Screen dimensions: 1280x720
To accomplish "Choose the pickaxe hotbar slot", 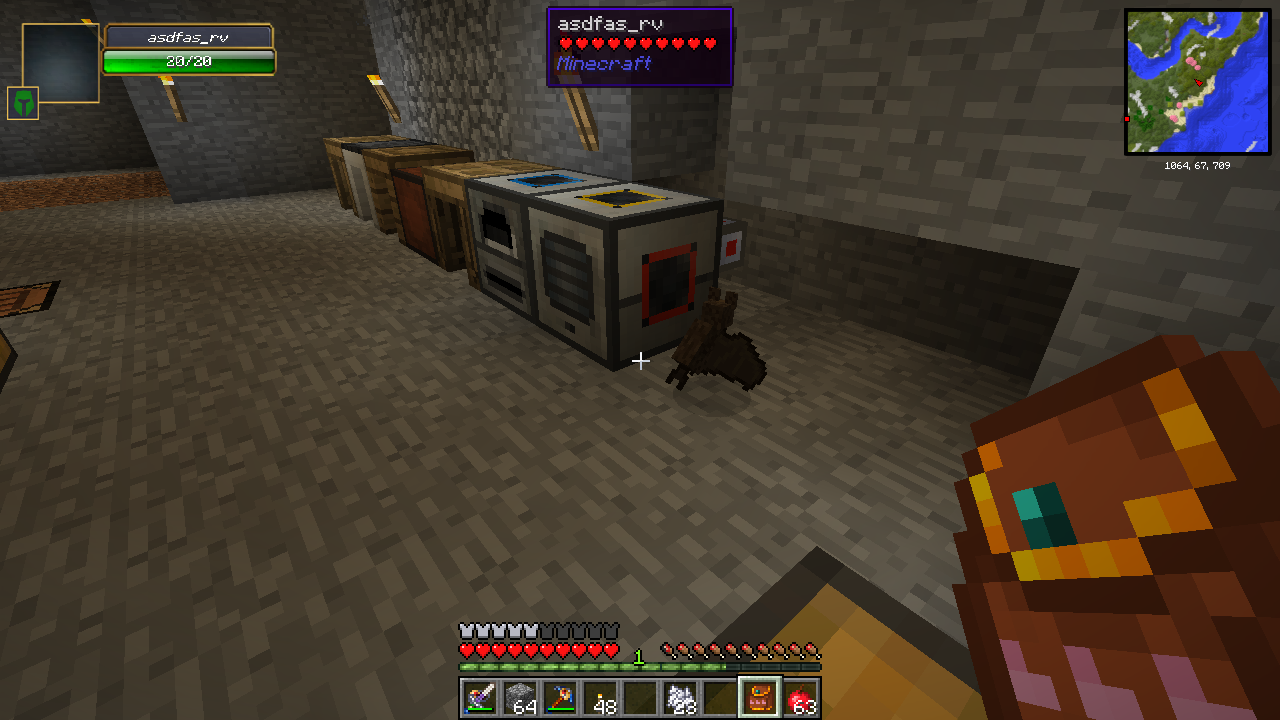I will pos(559,697).
